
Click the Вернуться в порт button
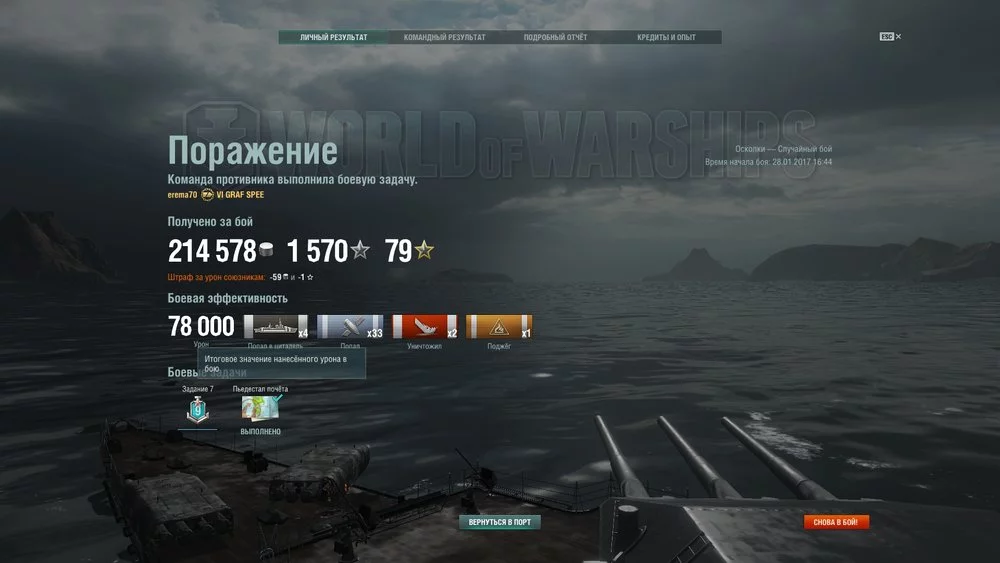coord(500,522)
